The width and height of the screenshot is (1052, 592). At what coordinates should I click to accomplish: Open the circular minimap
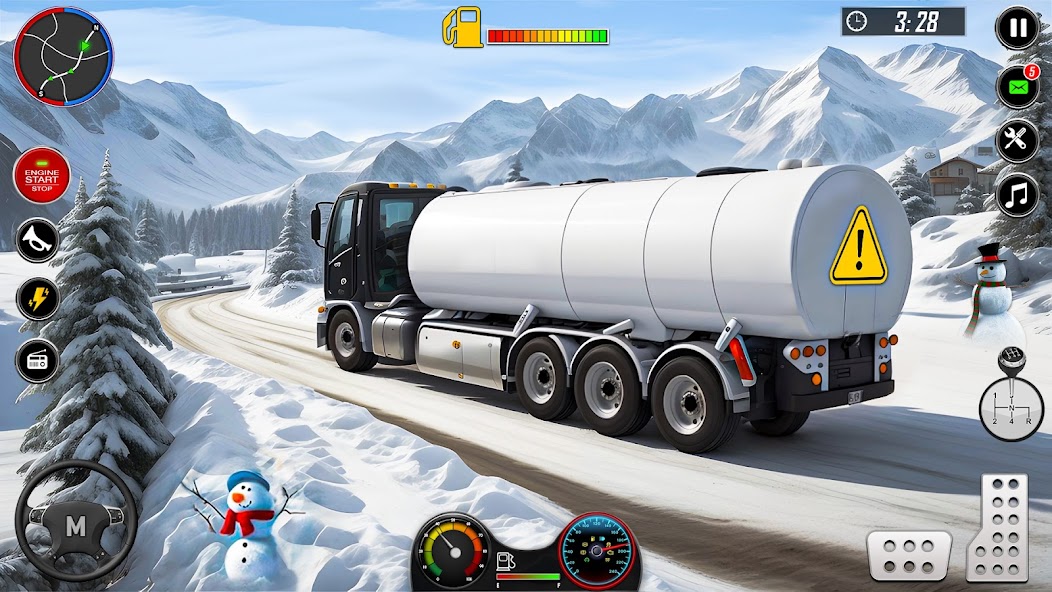[x=64, y=56]
